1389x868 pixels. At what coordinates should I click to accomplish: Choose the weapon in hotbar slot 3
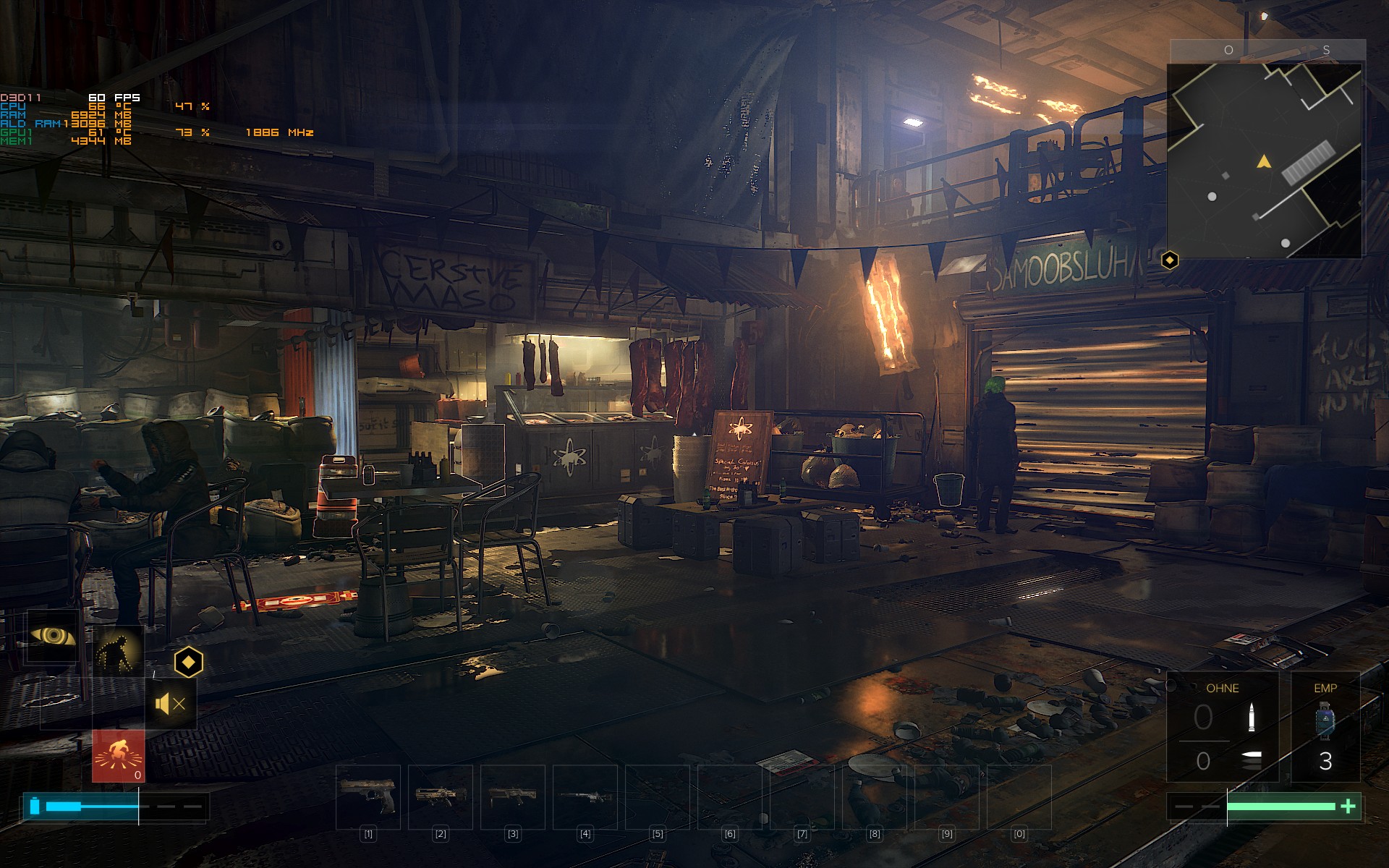click(x=513, y=796)
